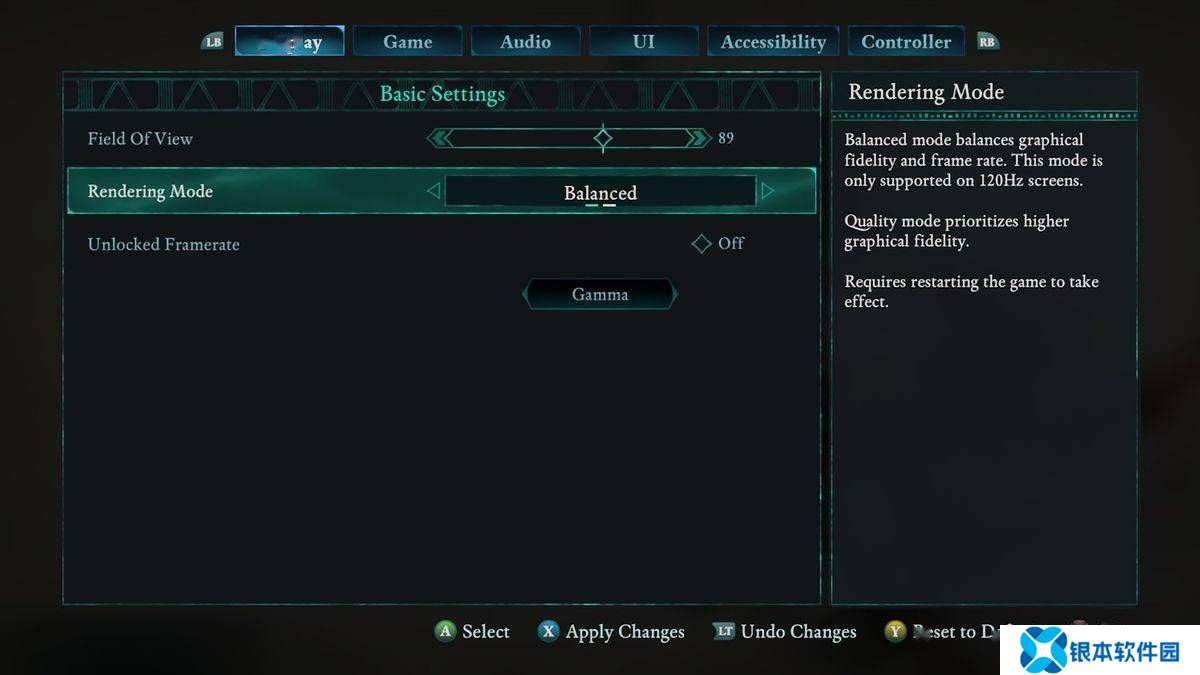Open the Controller settings tab
Viewport: 1200px width, 675px height.
[x=906, y=42]
